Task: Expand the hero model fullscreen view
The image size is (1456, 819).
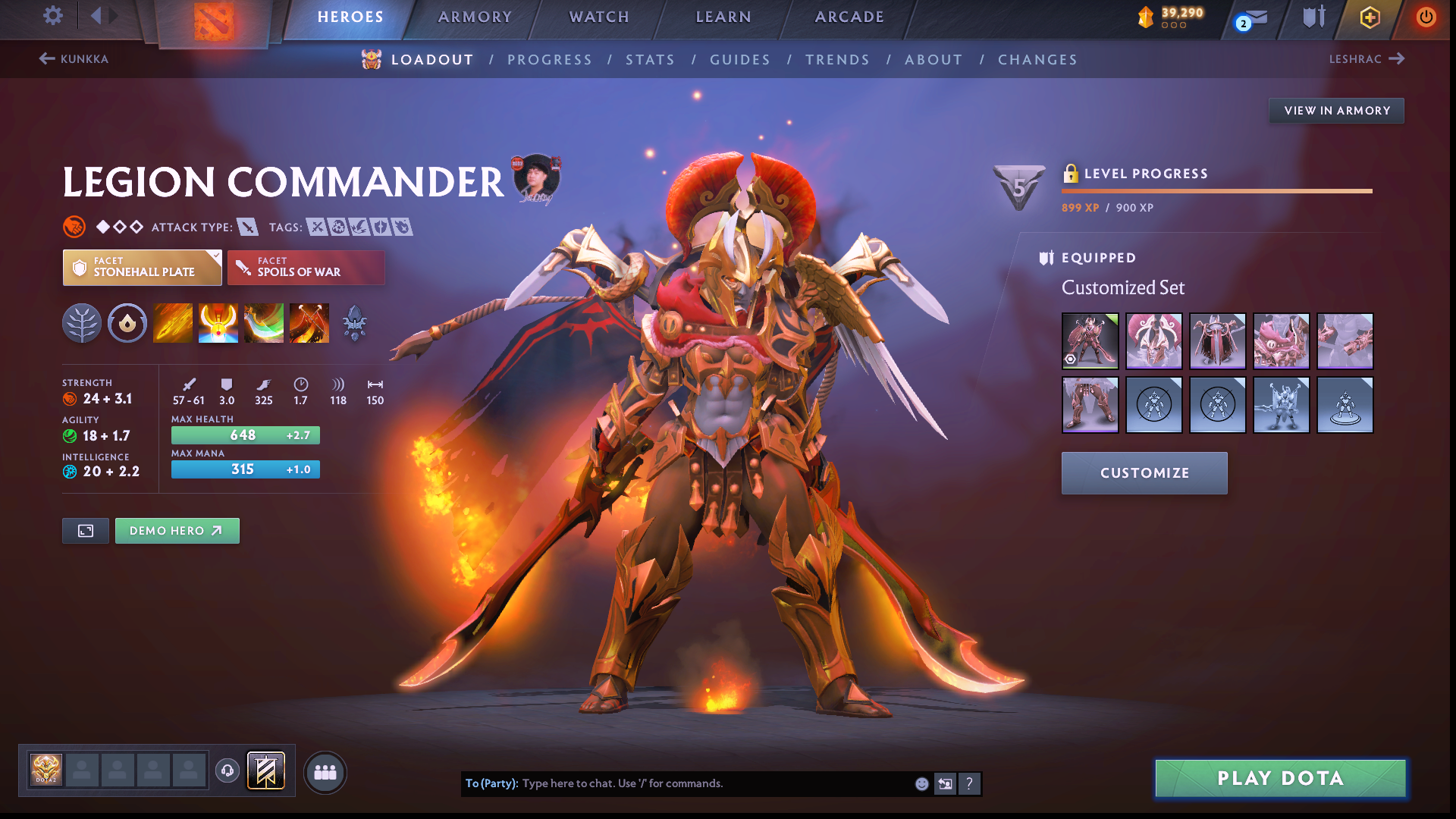Action: pyautogui.click(x=86, y=531)
